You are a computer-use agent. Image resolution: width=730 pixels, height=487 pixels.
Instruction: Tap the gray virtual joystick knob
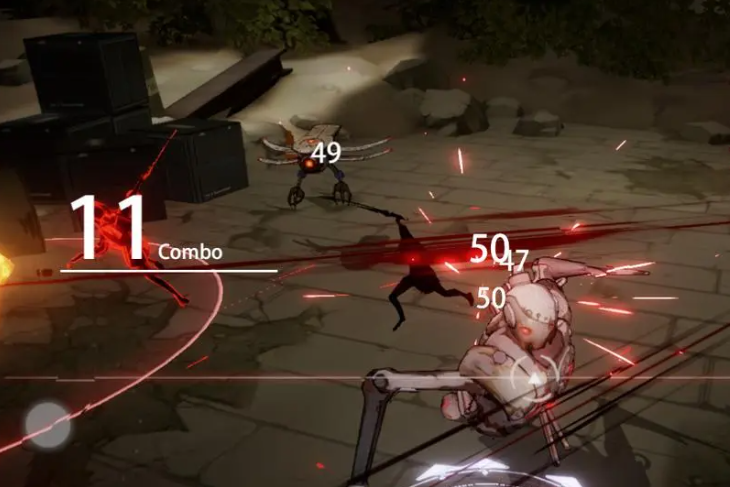click(47, 424)
